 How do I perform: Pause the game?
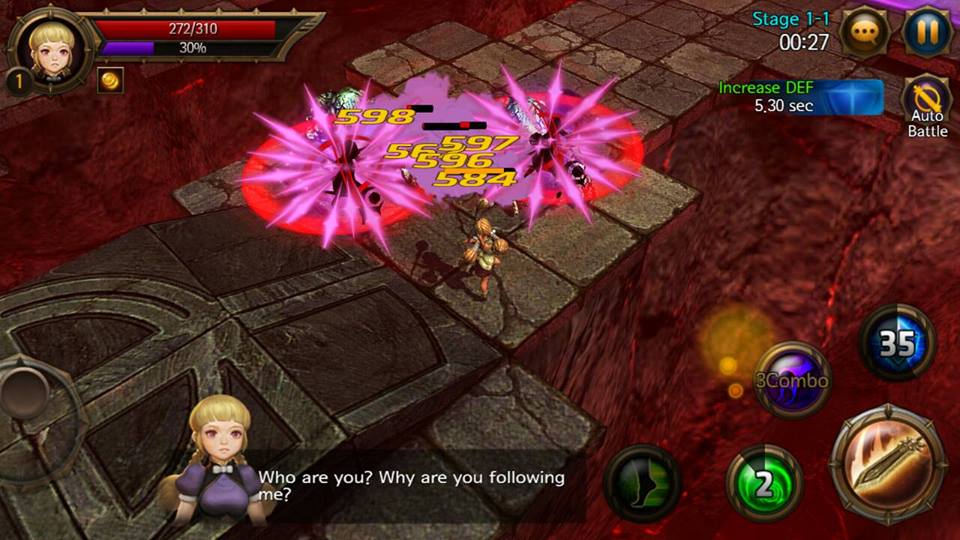click(927, 33)
